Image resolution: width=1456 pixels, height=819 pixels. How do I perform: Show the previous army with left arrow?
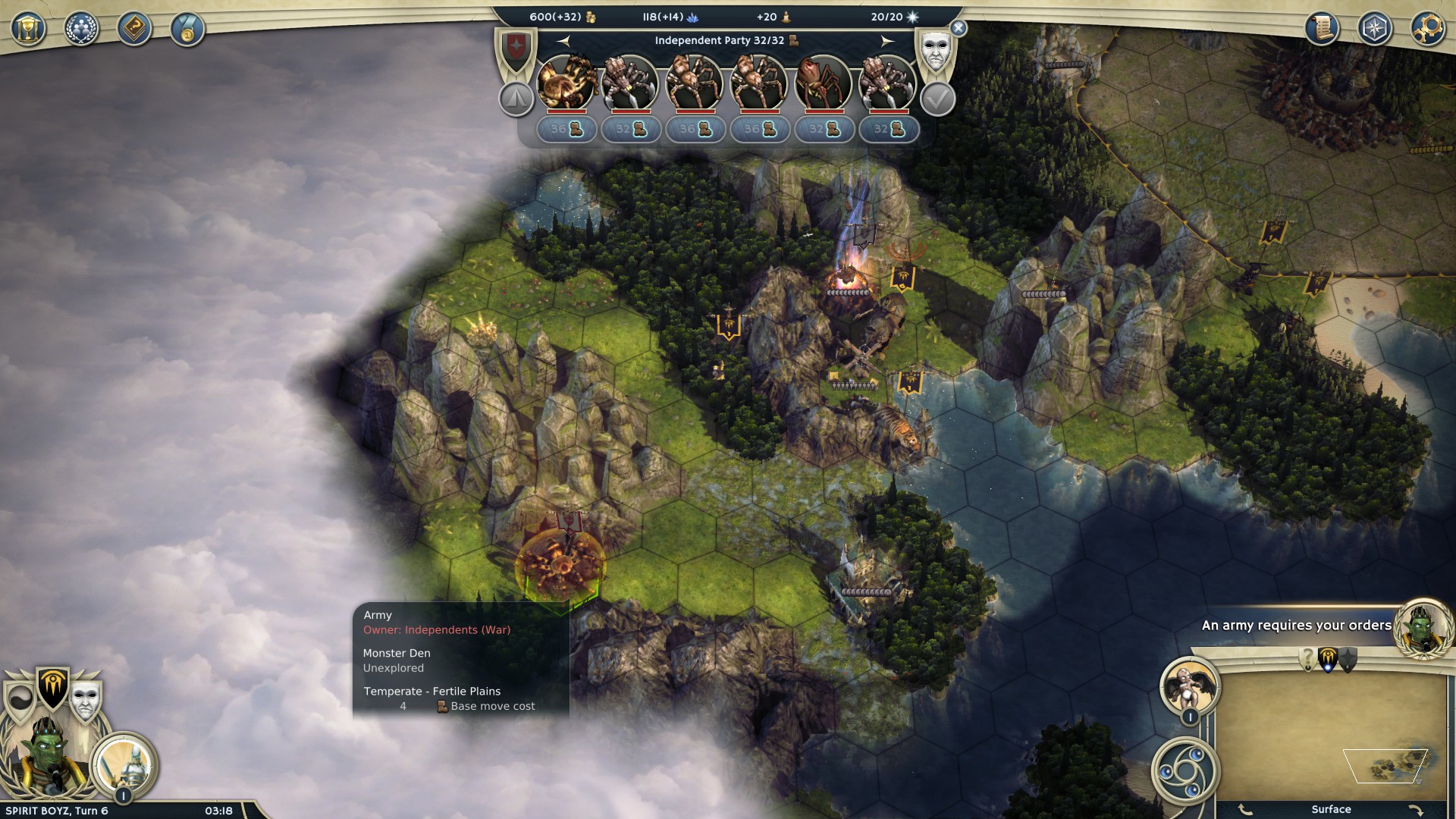coord(563,41)
